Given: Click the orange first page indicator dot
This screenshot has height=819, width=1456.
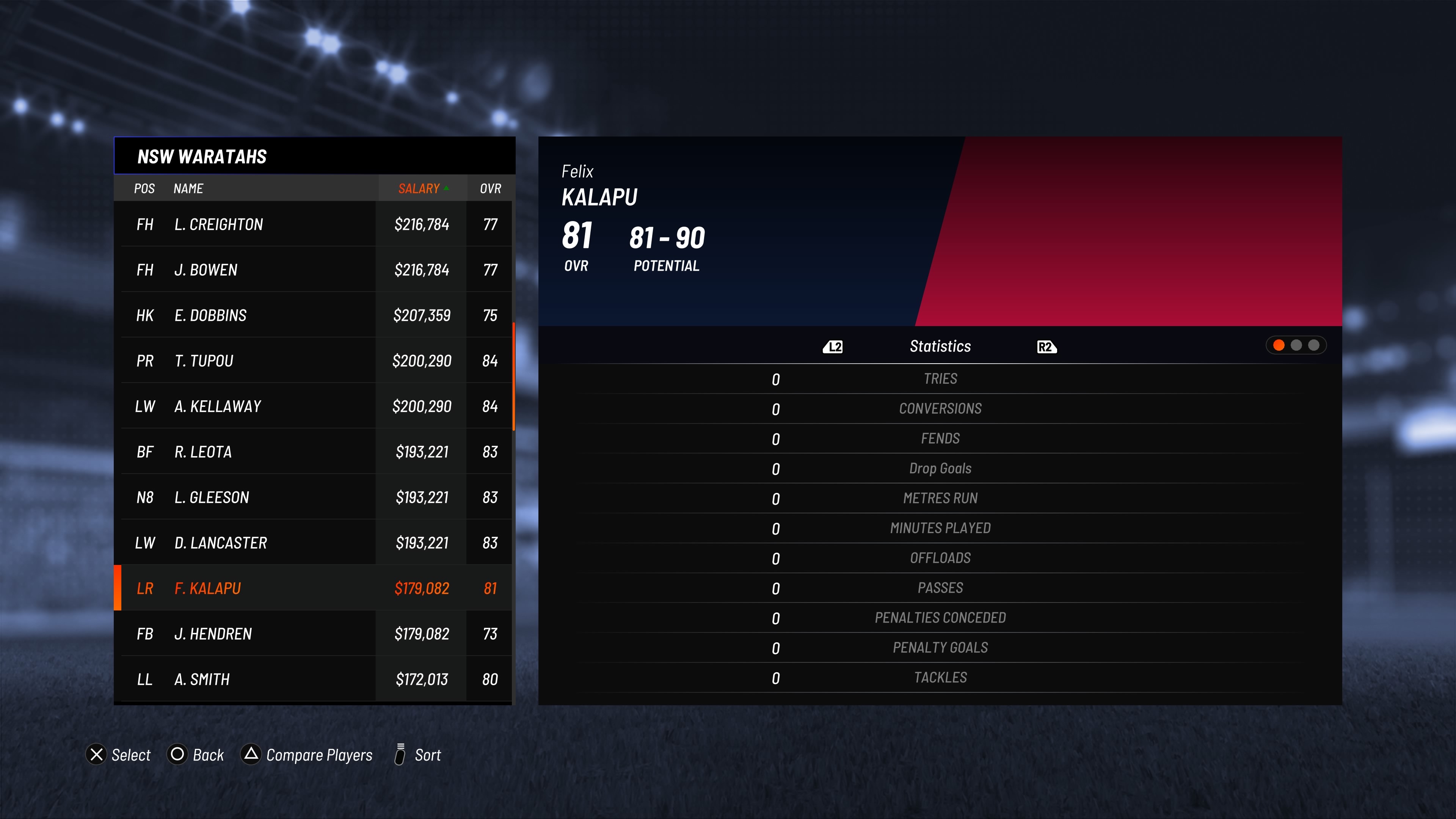Looking at the screenshot, I should 1279,345.
